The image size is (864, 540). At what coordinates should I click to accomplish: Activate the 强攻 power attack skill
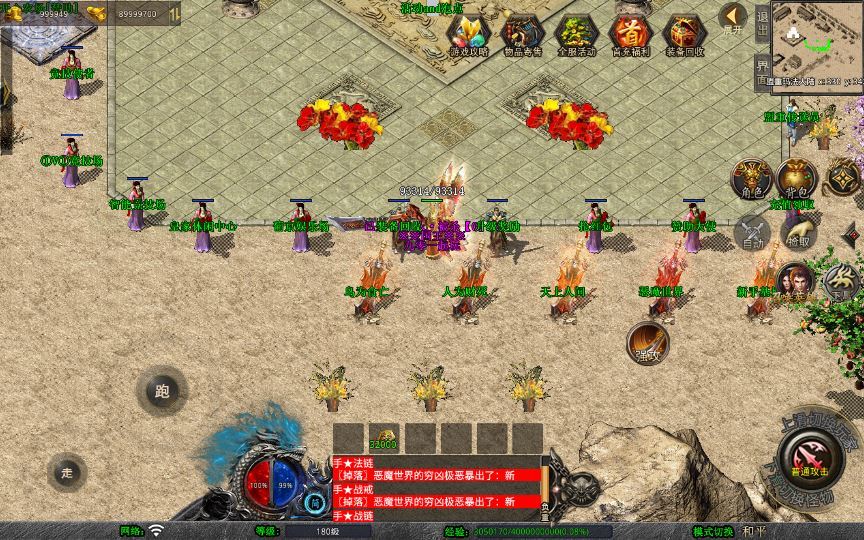[649, 342]
